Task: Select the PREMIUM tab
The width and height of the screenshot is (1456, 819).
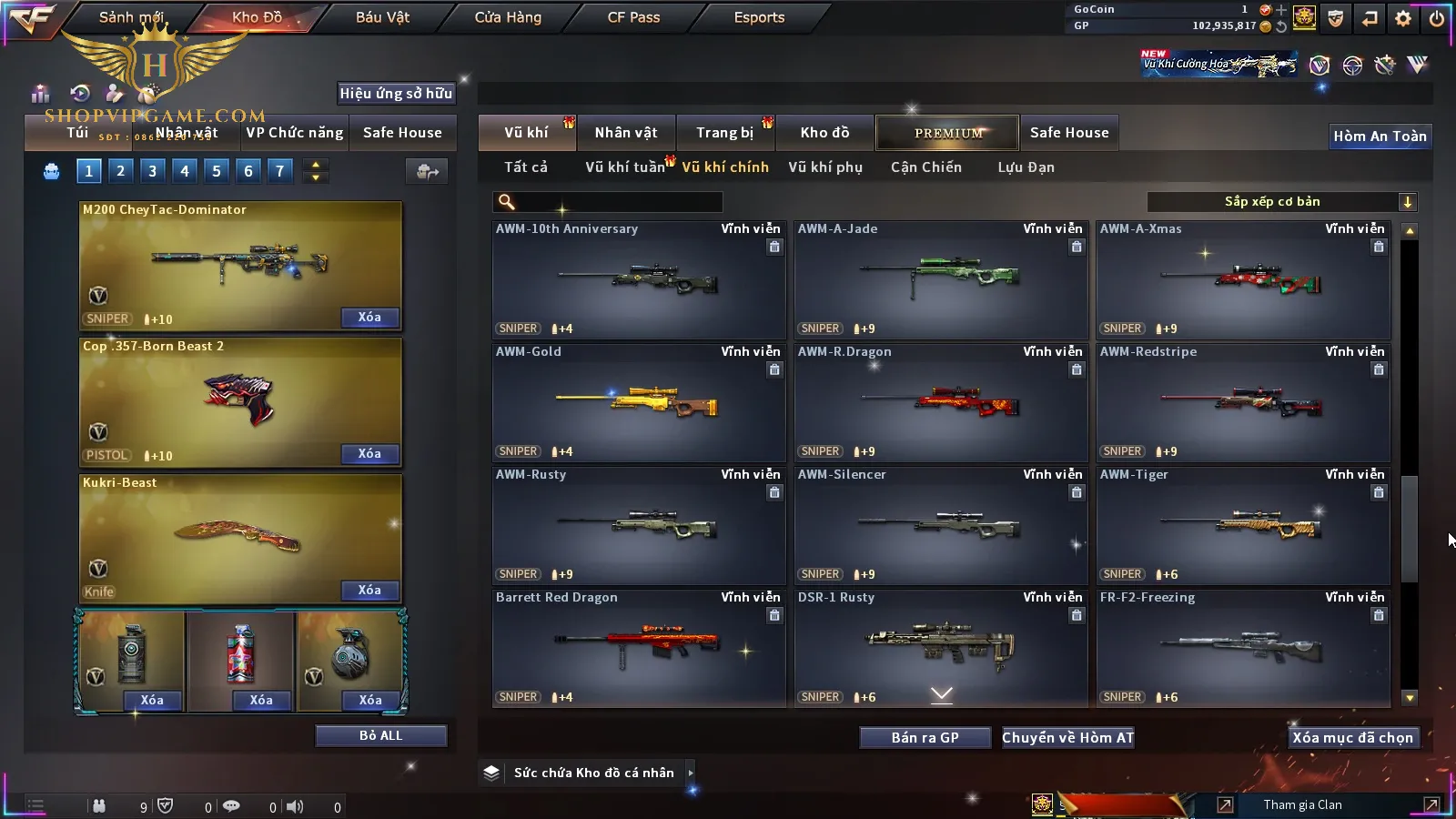Action: pos(948,133)
